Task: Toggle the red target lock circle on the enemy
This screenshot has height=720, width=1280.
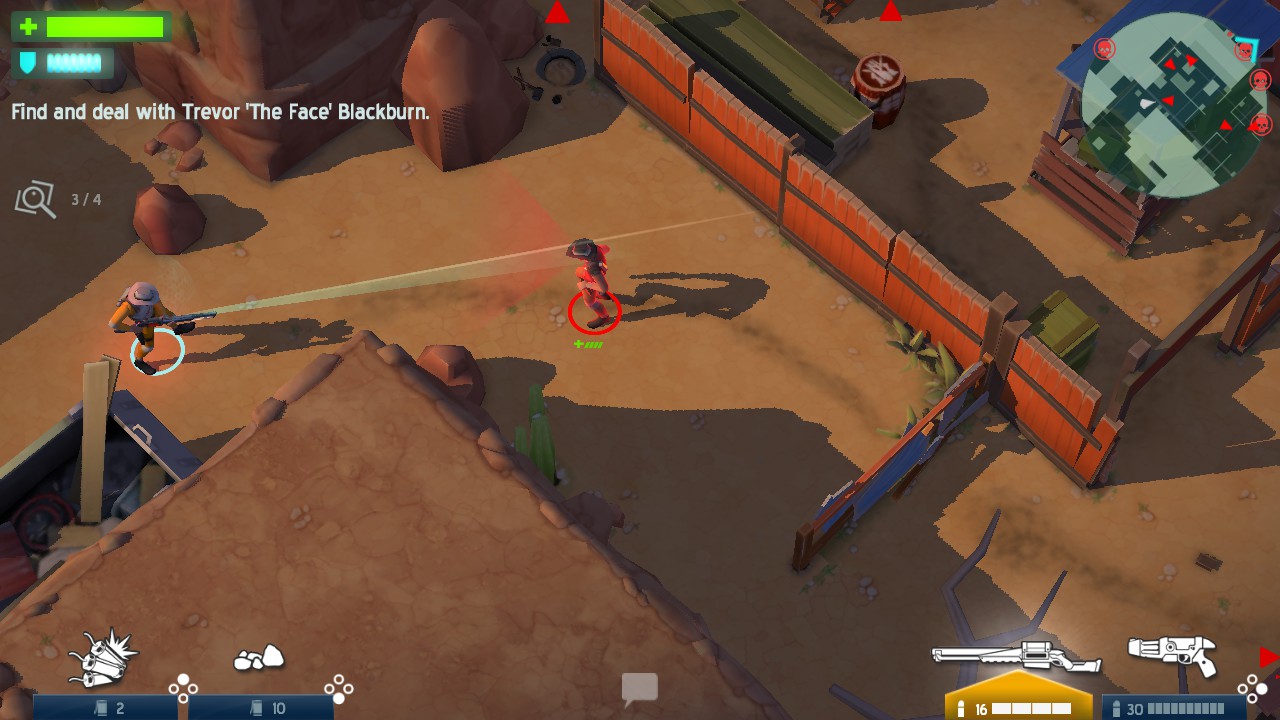Action: click(595, 311)
